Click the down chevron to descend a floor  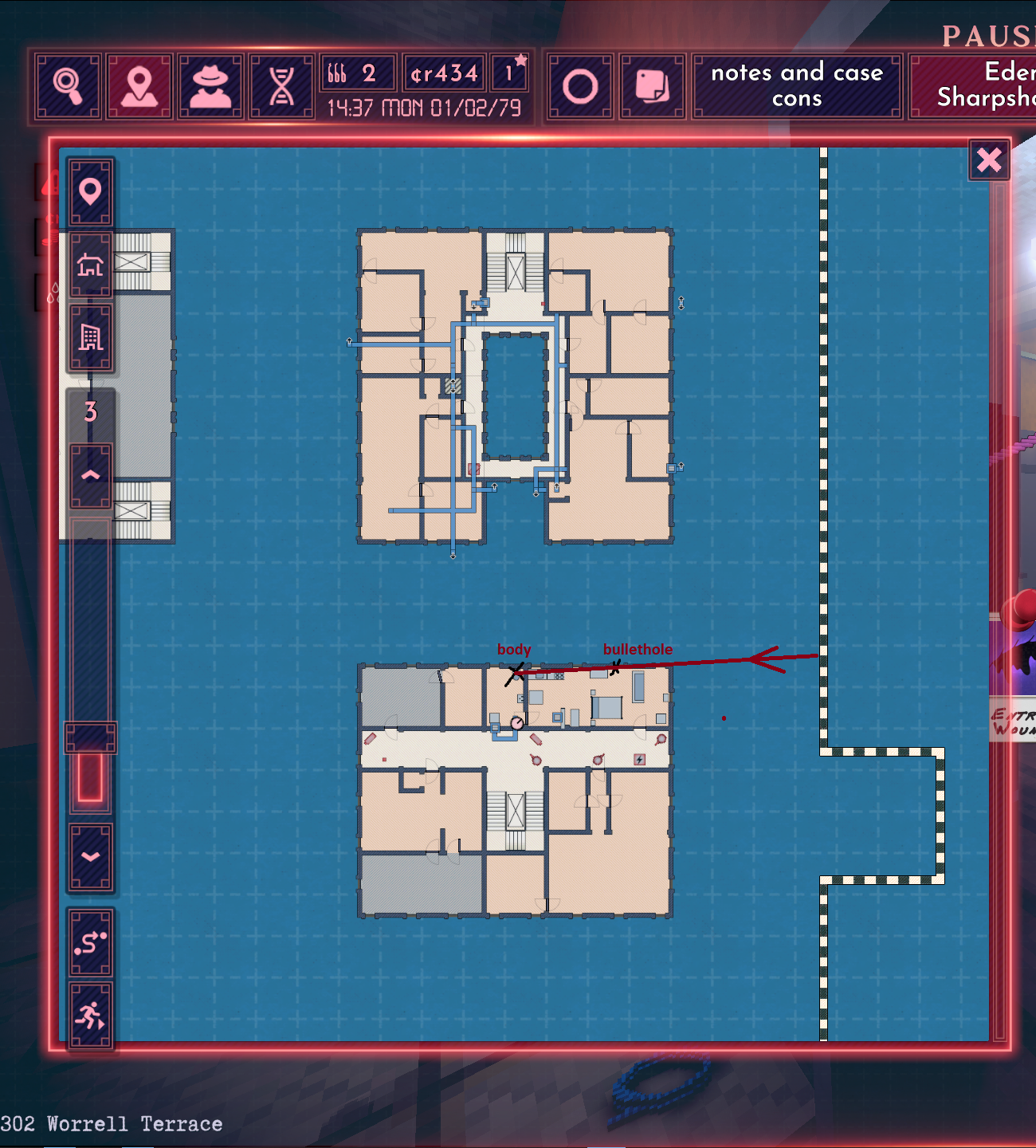(90, 857)
